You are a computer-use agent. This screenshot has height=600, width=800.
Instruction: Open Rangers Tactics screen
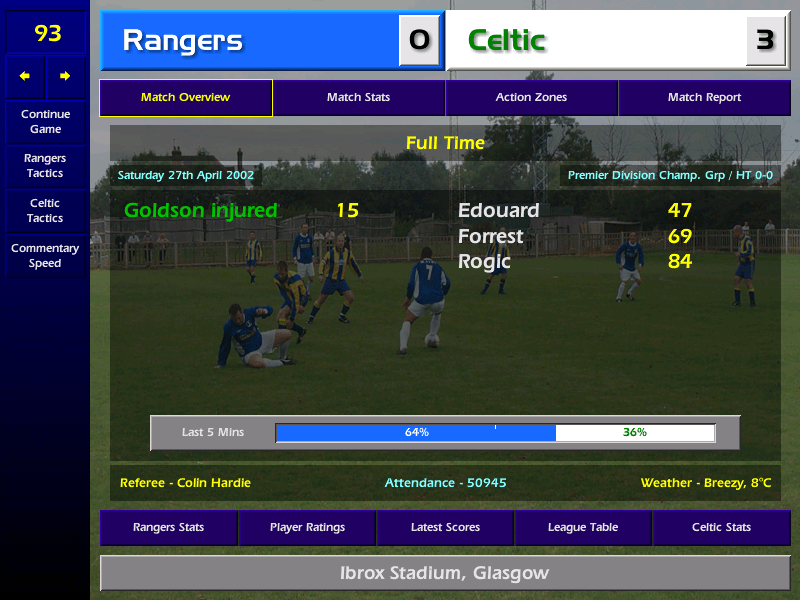45,166
